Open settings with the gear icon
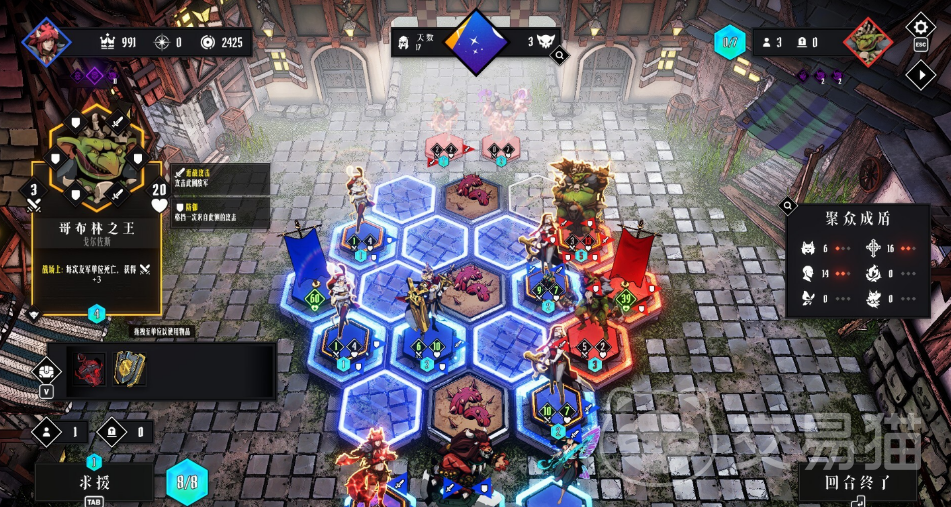This screenshot has height=507, width=951. click(x=920, y=27)
